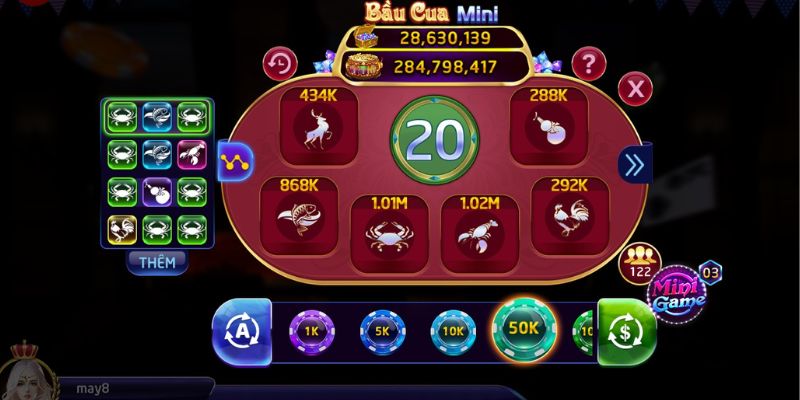Click the THÊM button

coord(158,262)
